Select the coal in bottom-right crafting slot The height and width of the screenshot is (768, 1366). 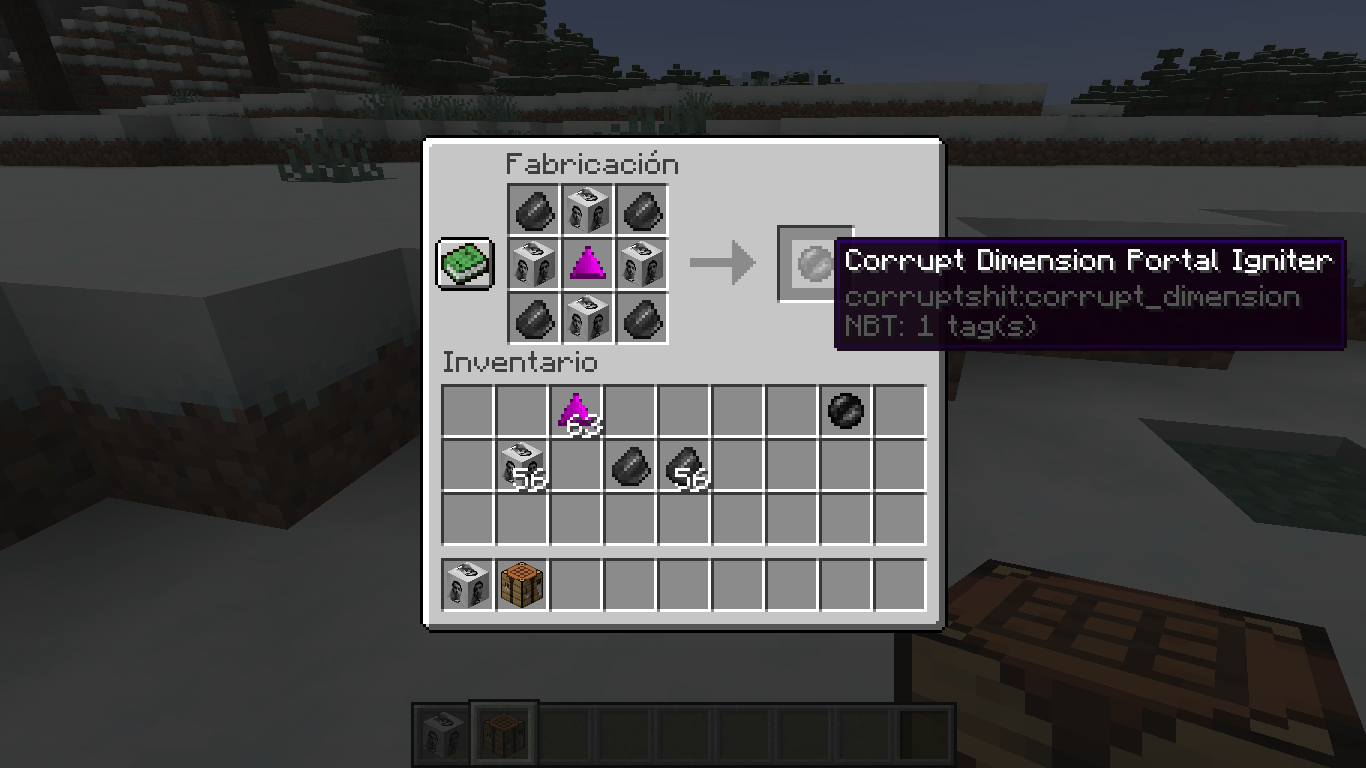coord(642,319)
